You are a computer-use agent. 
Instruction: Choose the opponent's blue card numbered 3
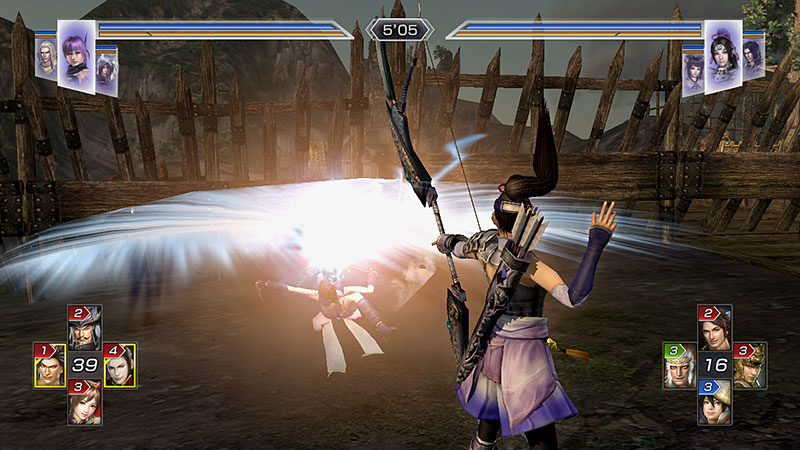point(714,402)
